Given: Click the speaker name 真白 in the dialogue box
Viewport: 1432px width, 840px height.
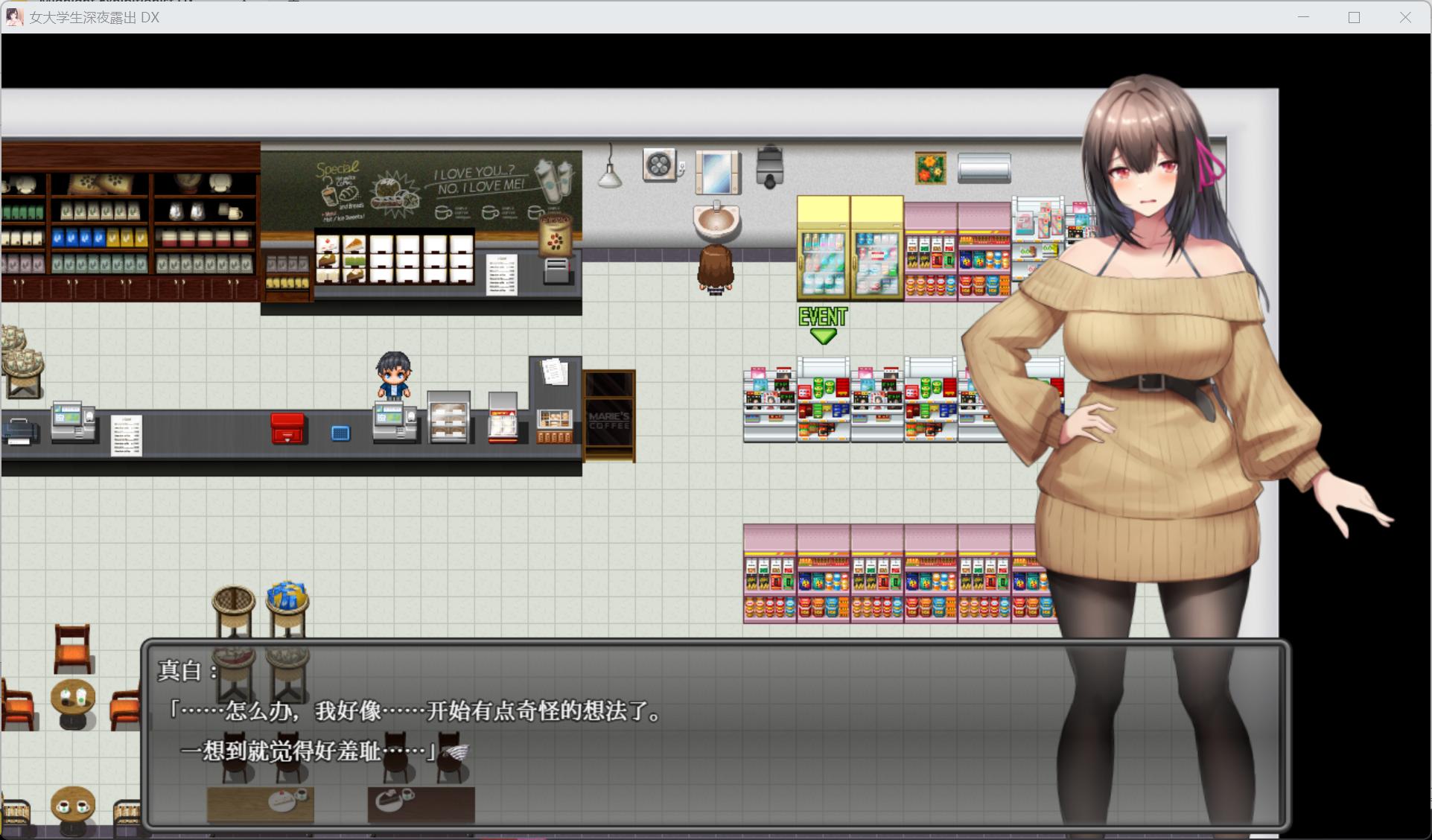Looking at the screenshot, I should (182, 671).
